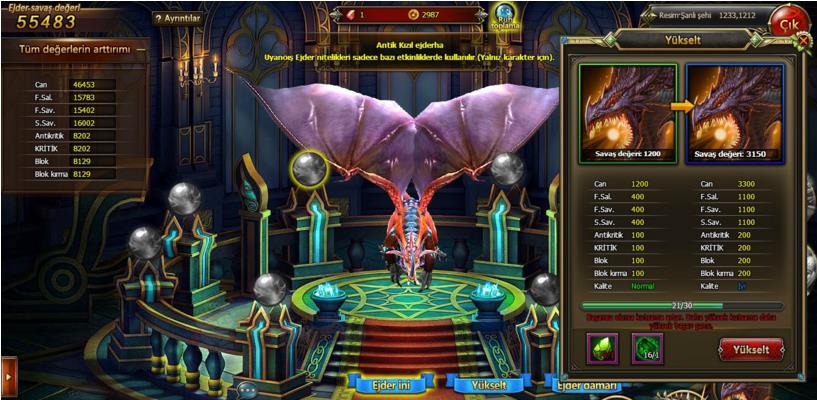Switch to the bottom Yükselt tab

[490, 384]
